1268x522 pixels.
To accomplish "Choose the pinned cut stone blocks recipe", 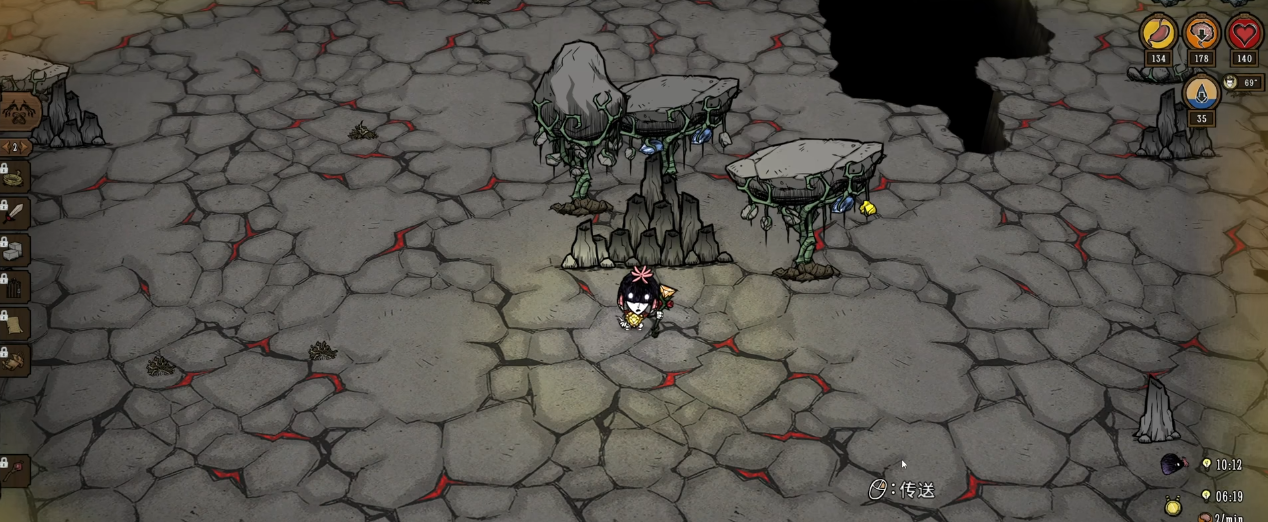I will point(14,250).
